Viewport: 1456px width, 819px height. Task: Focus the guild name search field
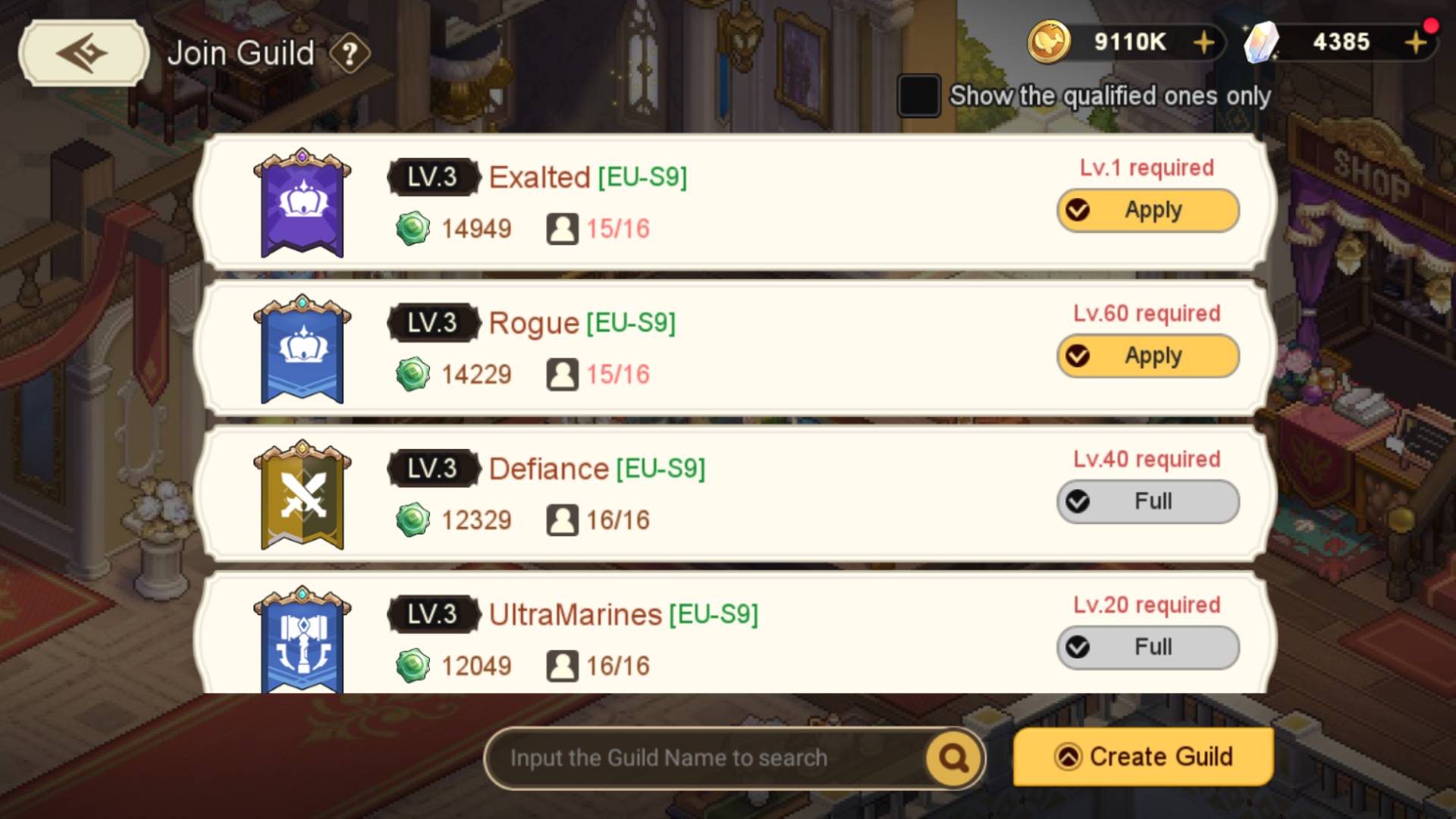(705, 758)
